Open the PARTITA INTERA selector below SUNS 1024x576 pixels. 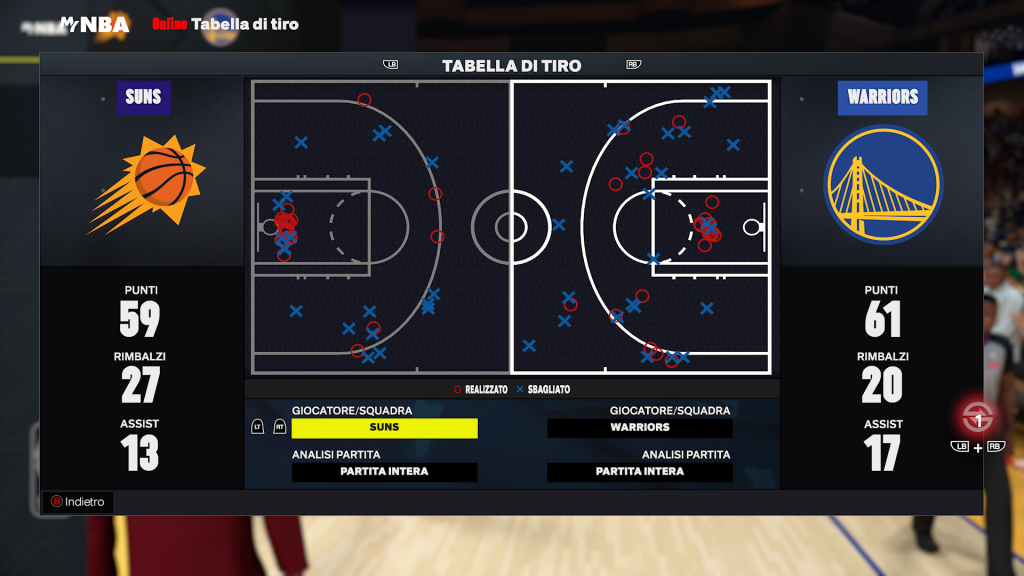[384, 472]
